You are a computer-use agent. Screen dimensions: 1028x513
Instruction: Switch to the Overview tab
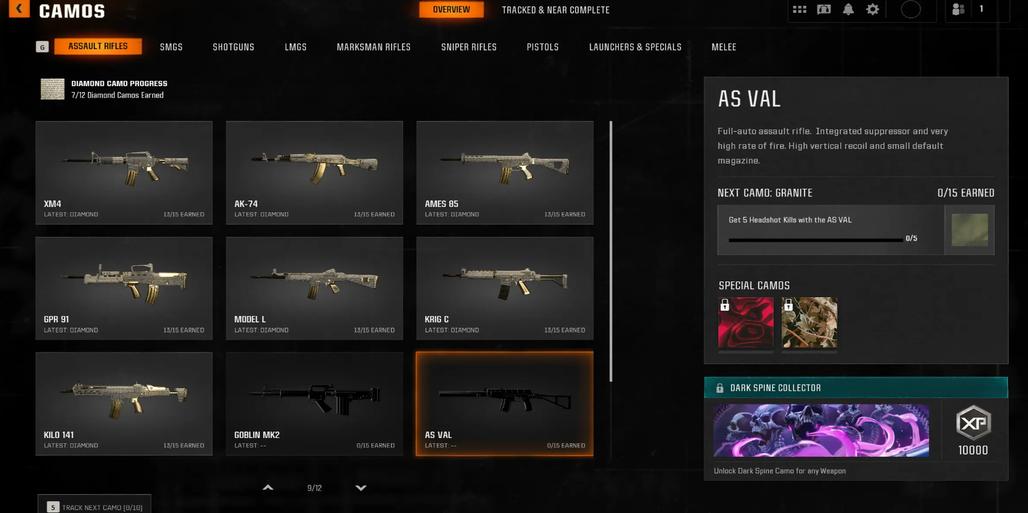pos(451,10)
